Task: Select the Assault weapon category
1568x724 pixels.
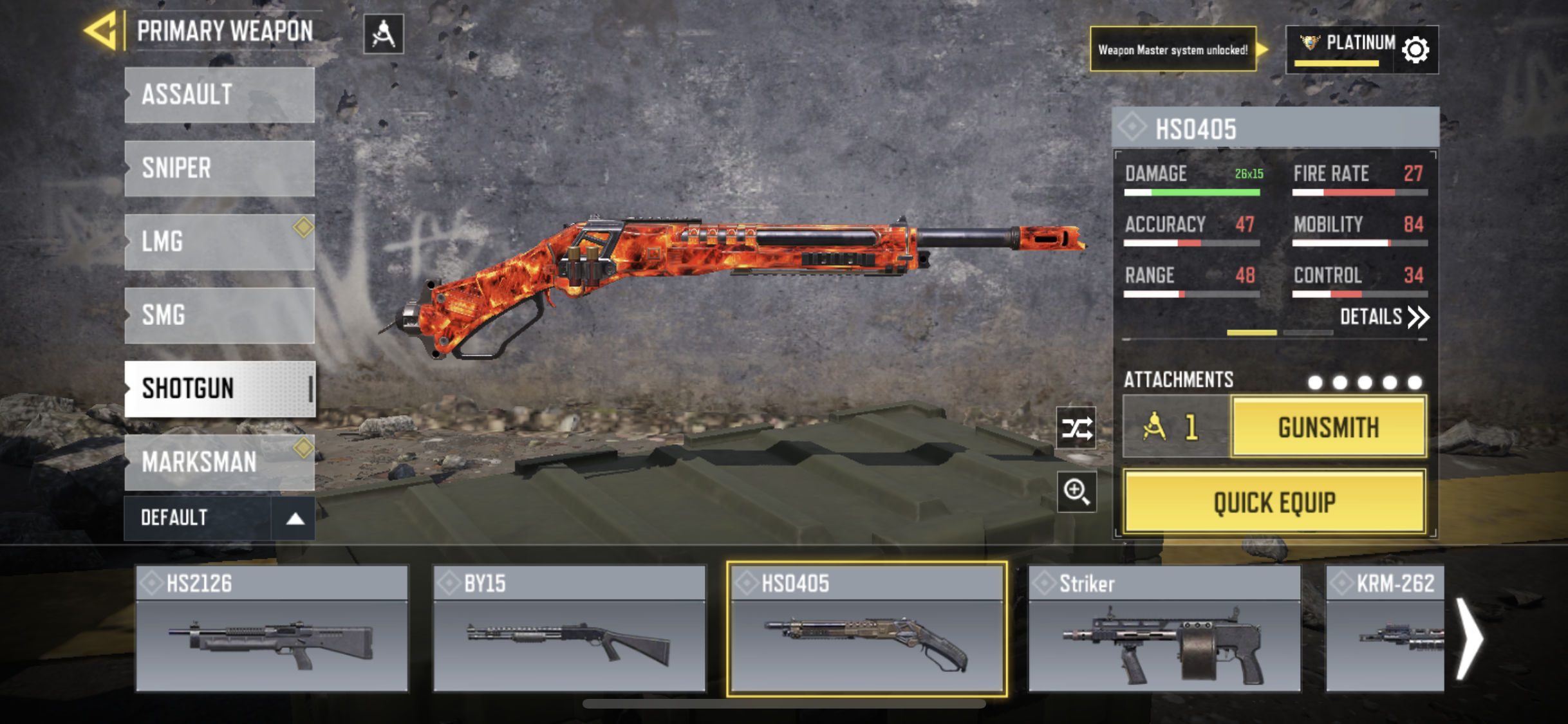Action: pos(219,95)
